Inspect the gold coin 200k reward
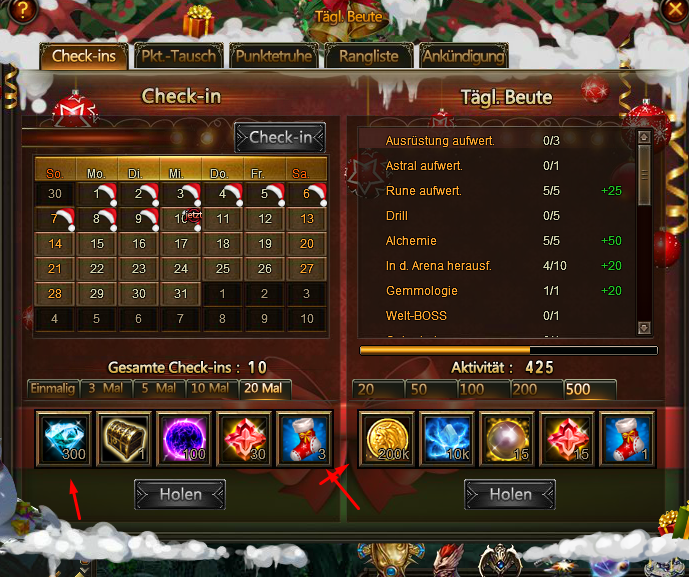689x577 pixels. pos(387,439)
